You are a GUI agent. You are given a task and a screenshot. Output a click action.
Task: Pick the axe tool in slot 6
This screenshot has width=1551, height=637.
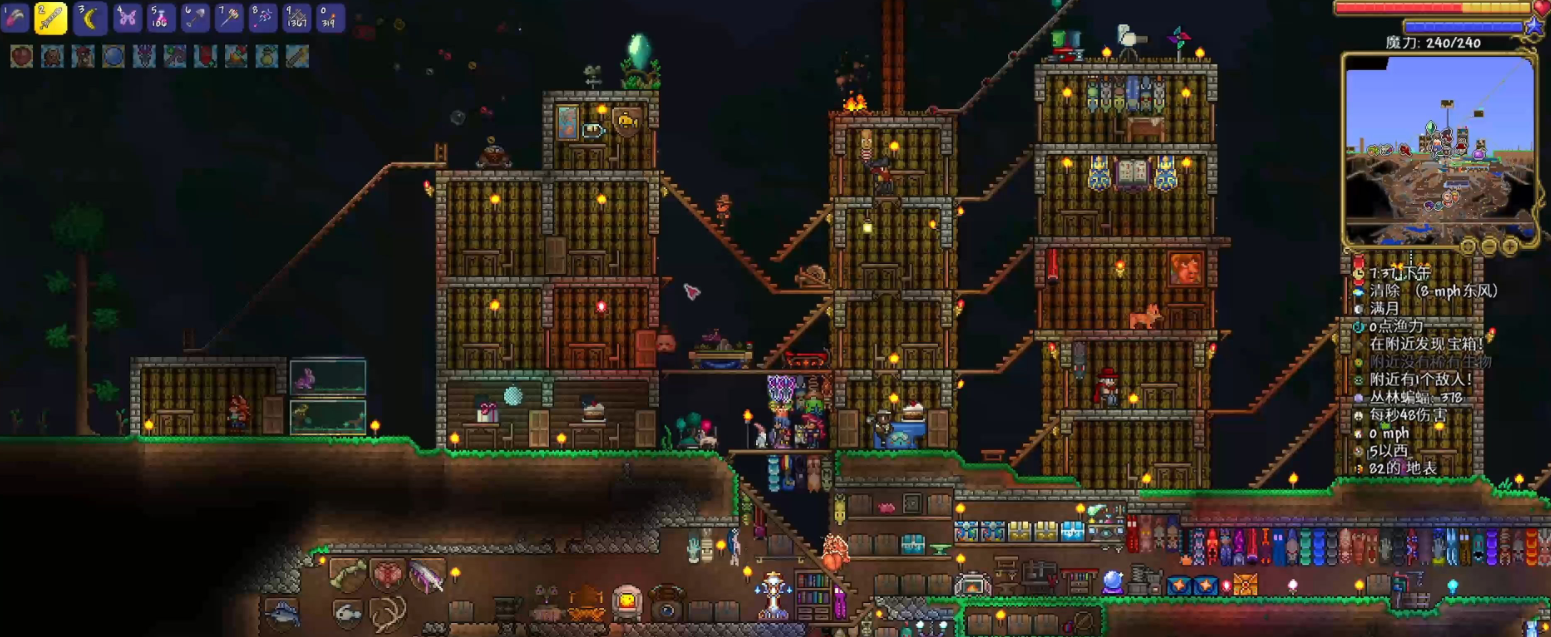coord(195,17)
